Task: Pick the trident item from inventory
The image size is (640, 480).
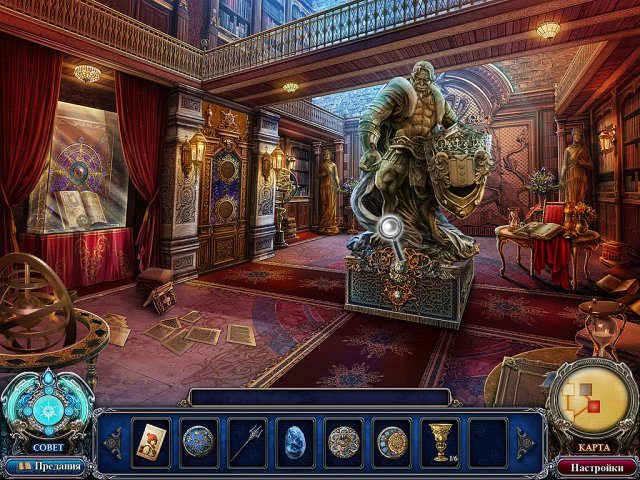Action: (247, 441)
